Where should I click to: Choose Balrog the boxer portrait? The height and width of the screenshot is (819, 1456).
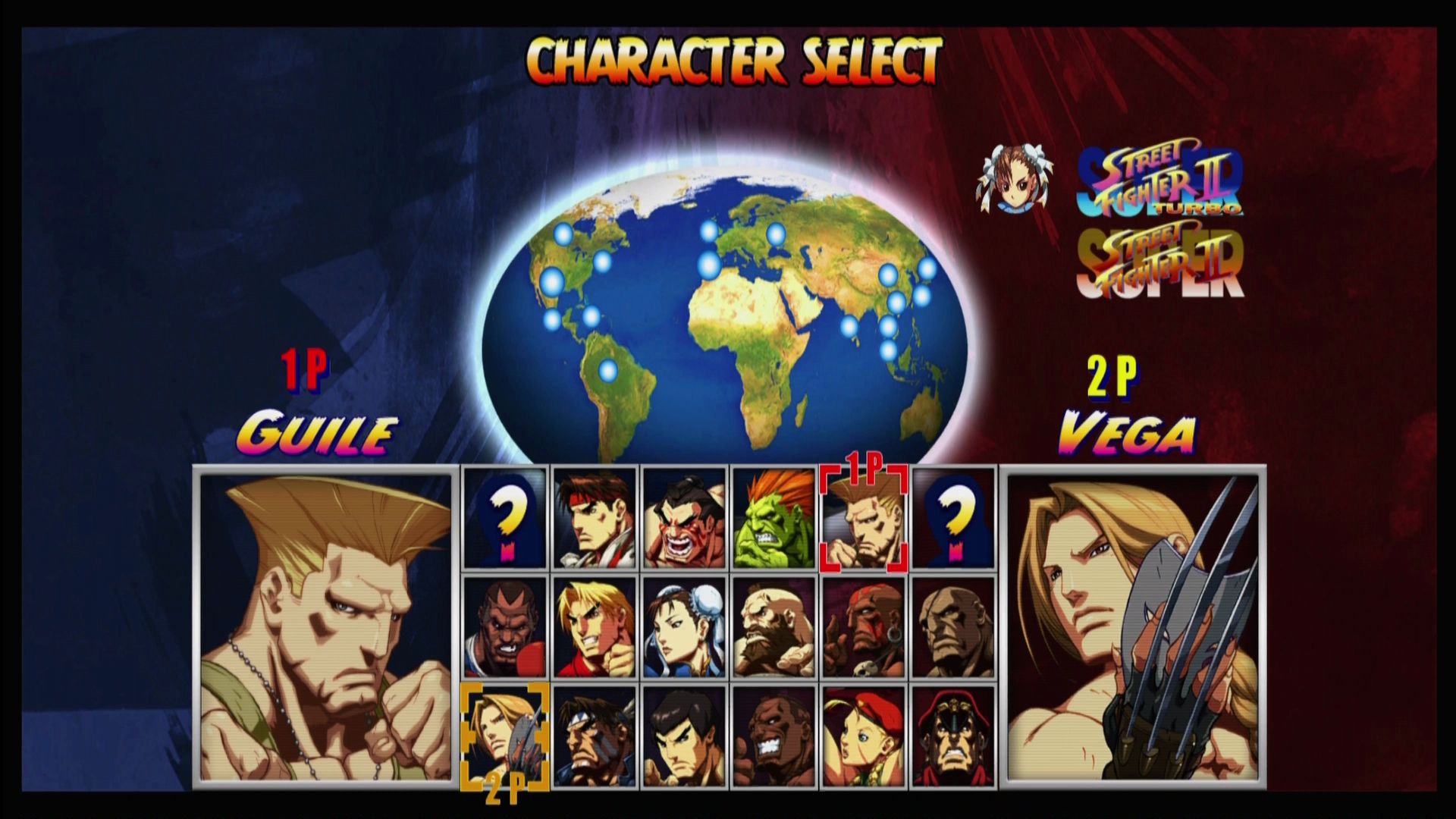click(505, 627)
